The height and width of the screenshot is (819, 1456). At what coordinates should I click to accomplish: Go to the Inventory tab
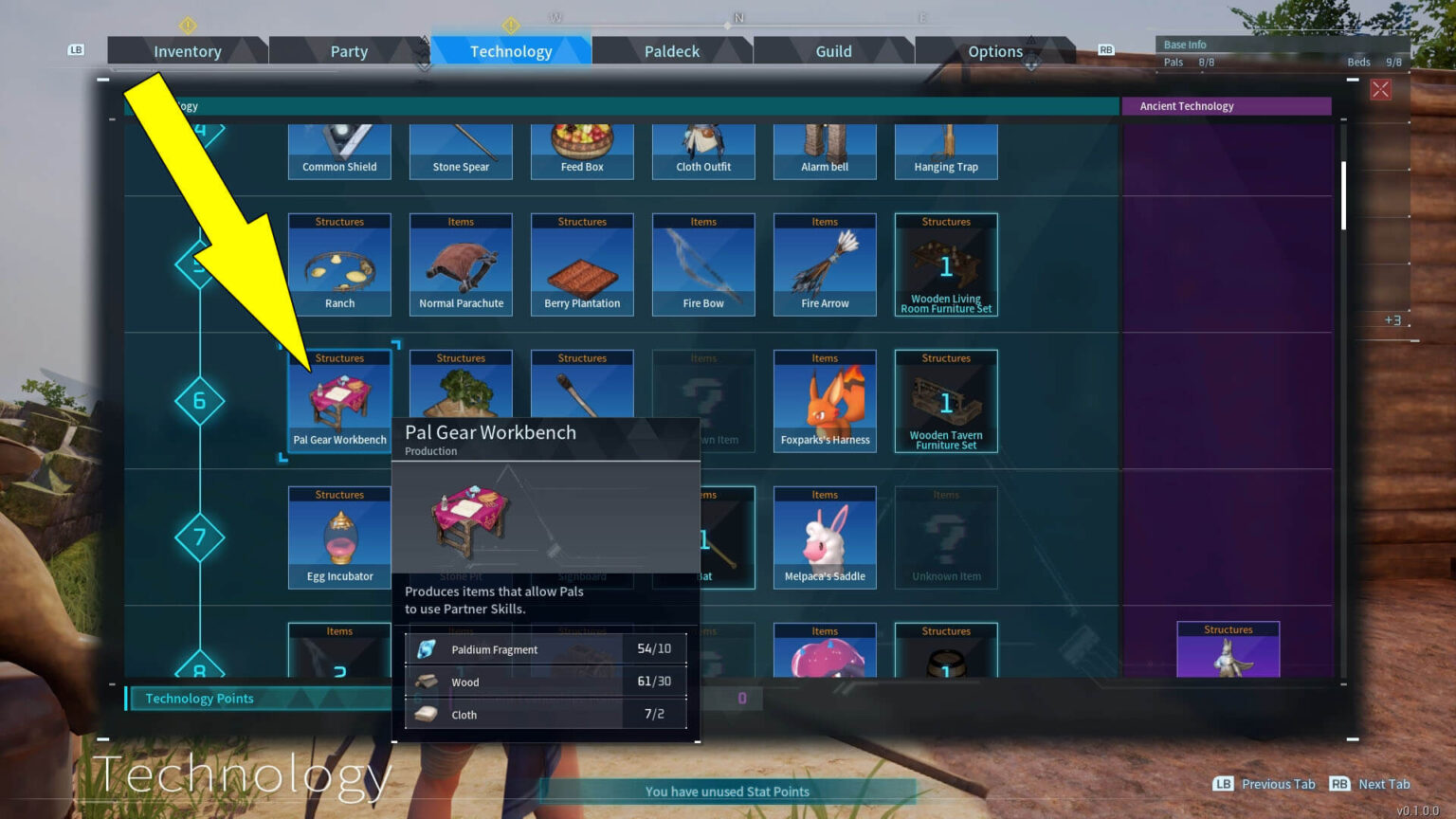(187, 51)
